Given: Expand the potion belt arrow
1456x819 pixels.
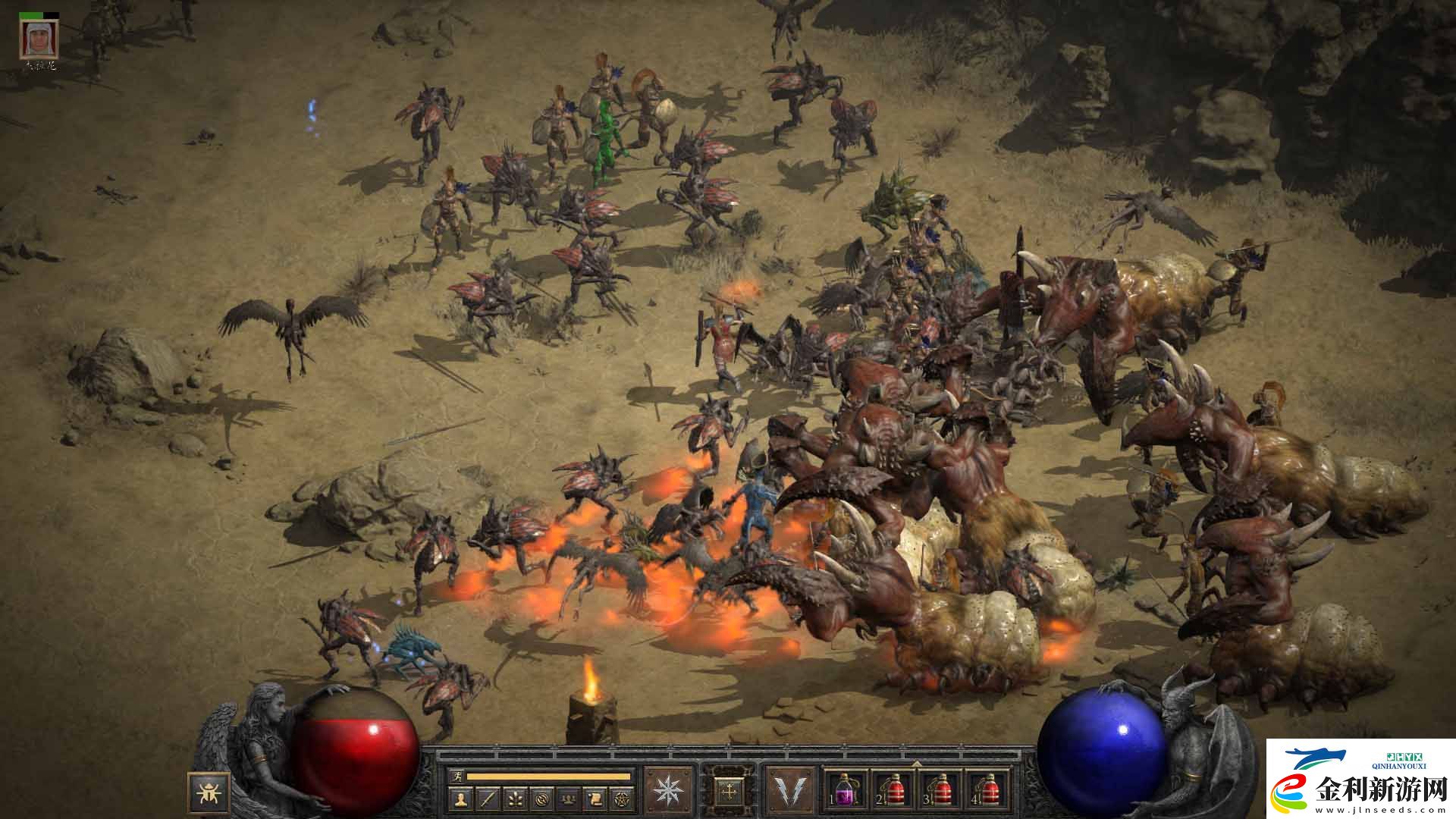Looking at the screenshot, I should [917, 764].
